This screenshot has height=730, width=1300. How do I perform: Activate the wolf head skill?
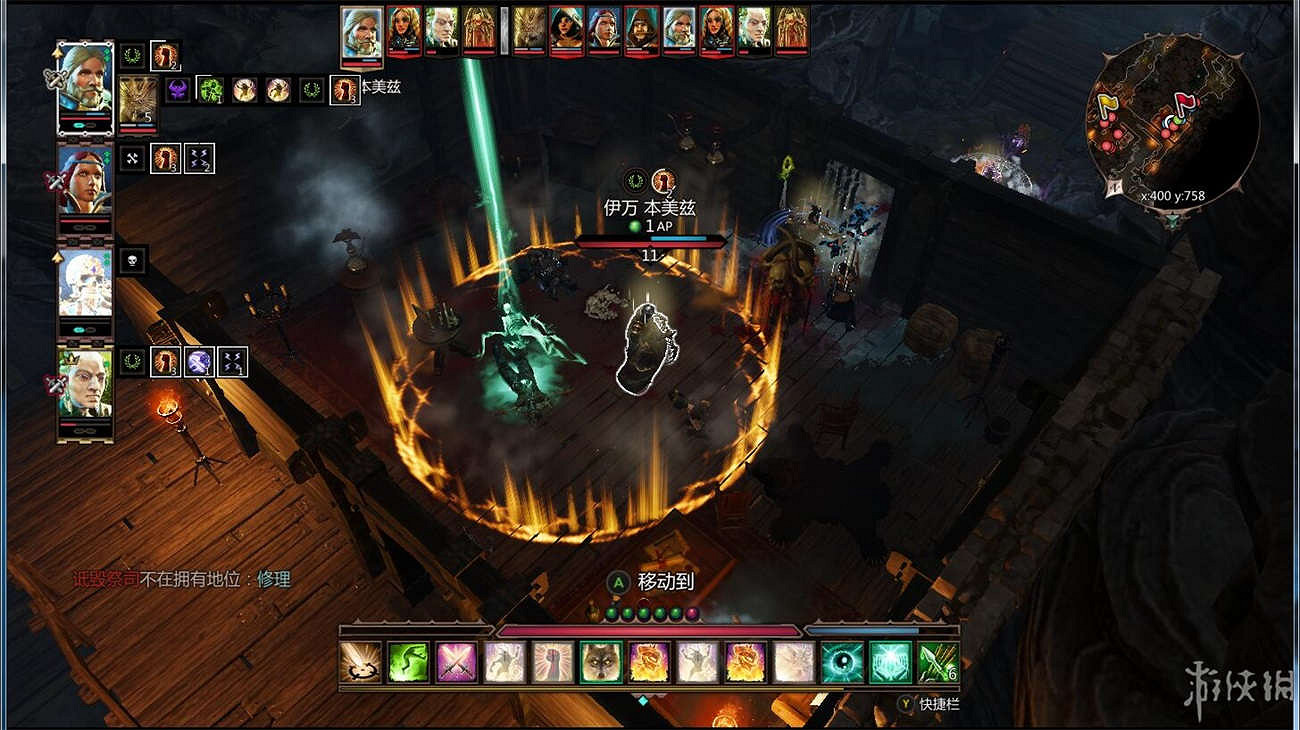click(x=601, y=662)
